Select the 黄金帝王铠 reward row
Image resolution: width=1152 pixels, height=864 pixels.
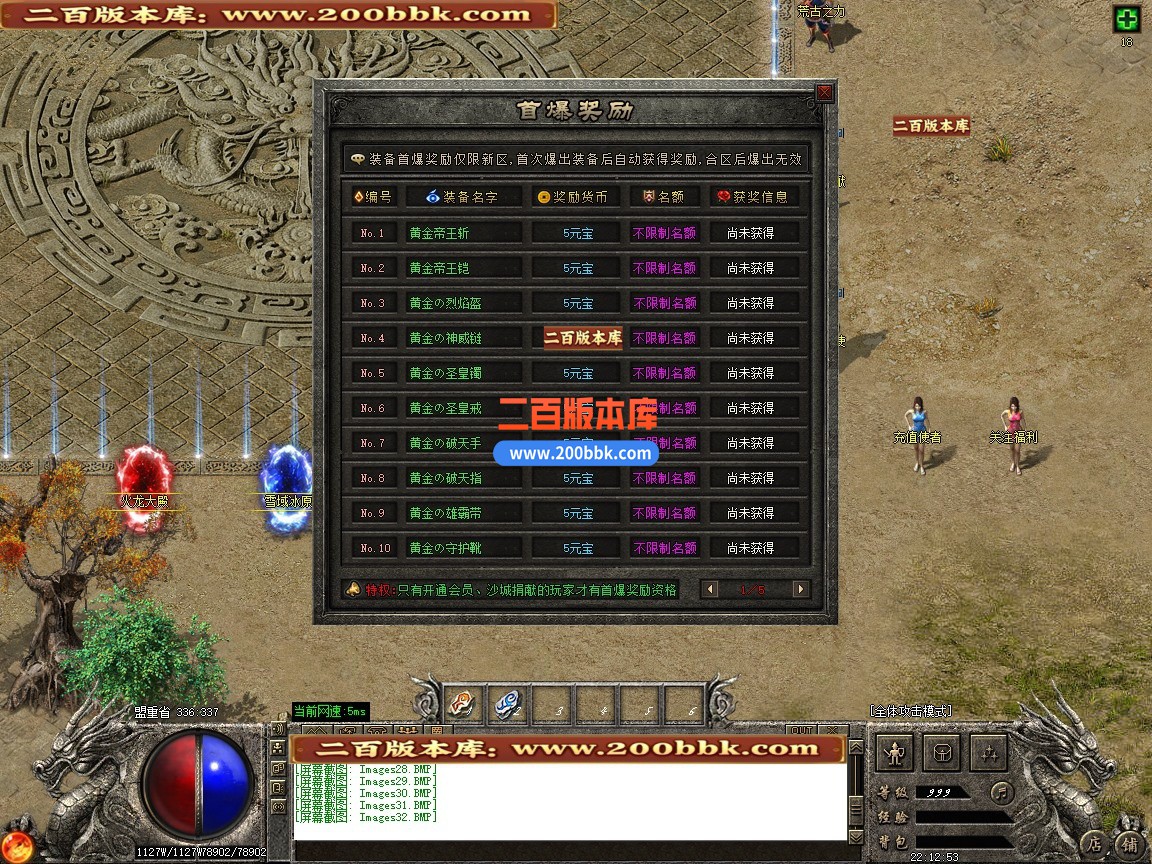point(464,268)
